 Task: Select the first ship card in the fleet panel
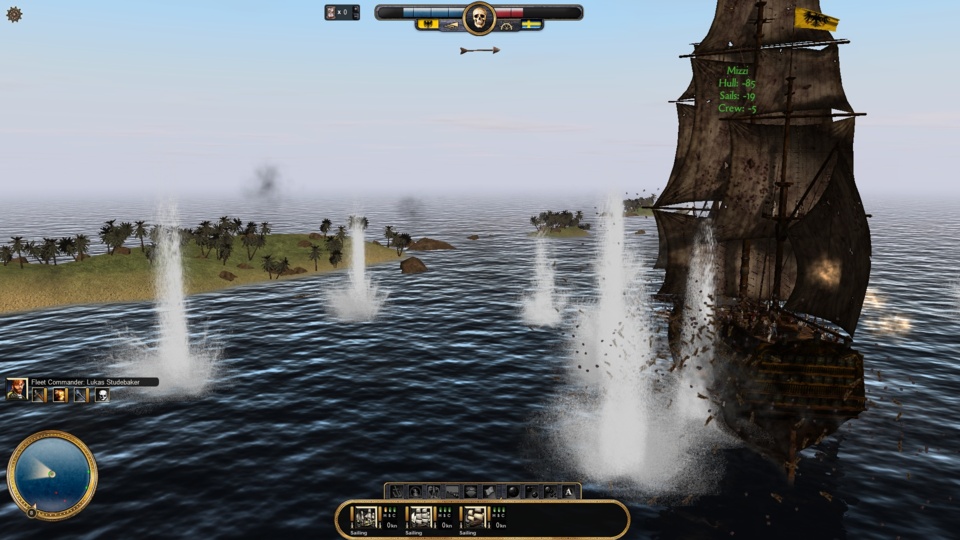tap(366, 517)
